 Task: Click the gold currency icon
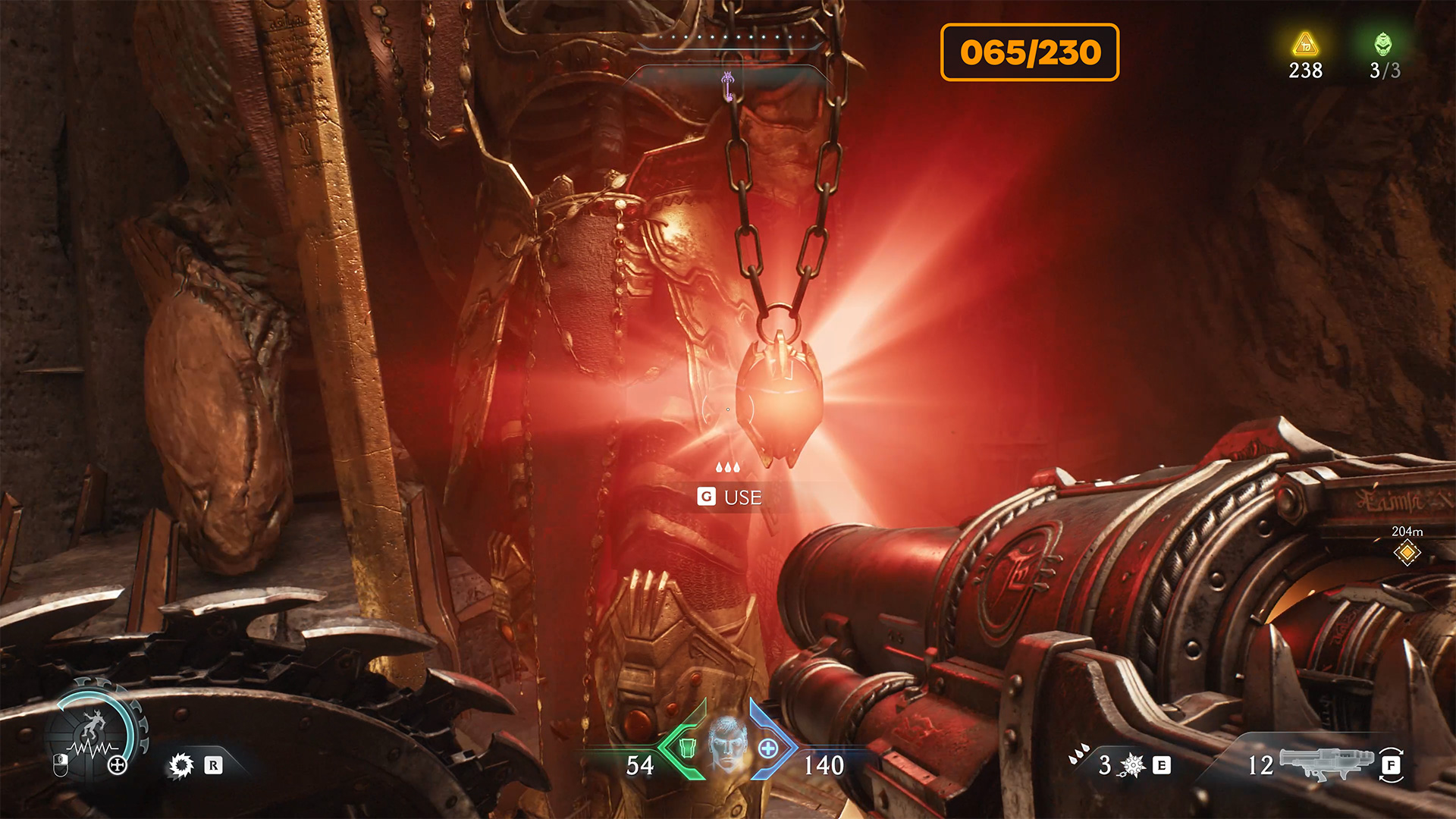click(1305, 44)
